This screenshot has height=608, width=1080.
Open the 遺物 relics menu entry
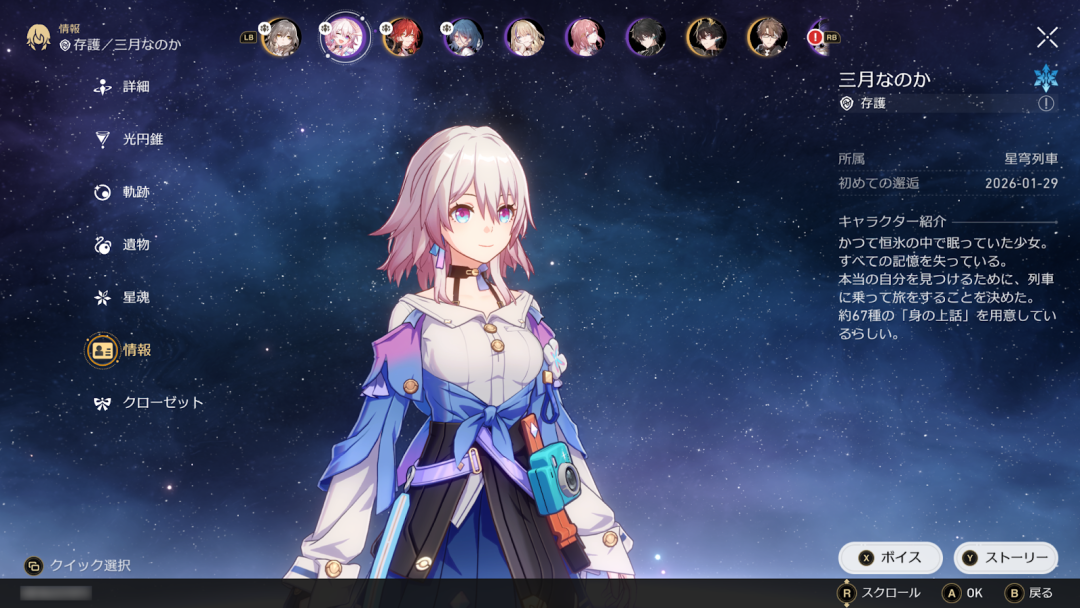(135, 245)
